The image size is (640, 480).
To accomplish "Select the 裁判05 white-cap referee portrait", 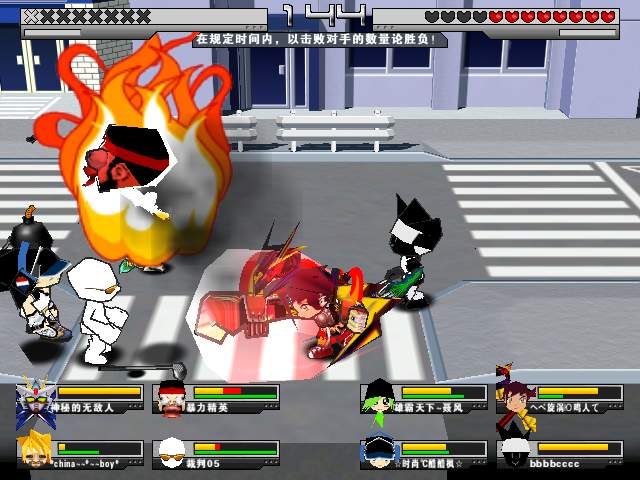I will pyautogui.click(x=172, y=452).
